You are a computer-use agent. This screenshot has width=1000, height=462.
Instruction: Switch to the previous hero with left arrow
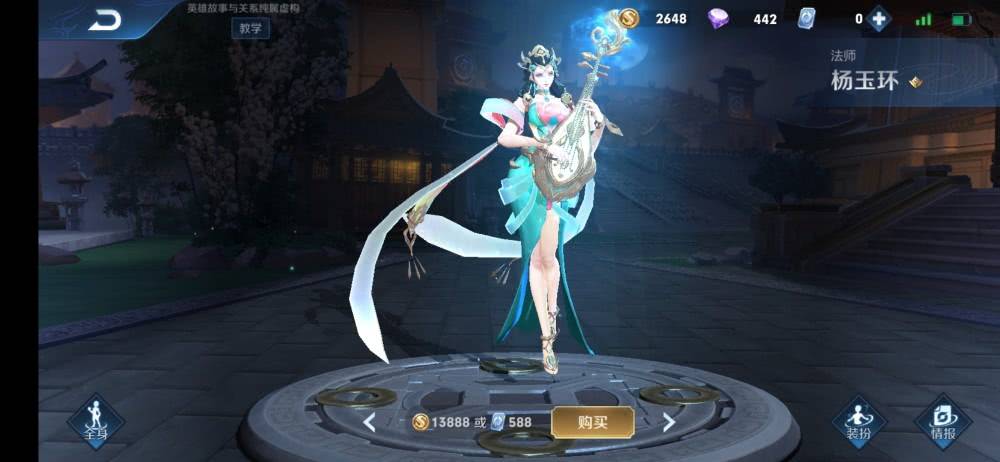coord(369,422)
